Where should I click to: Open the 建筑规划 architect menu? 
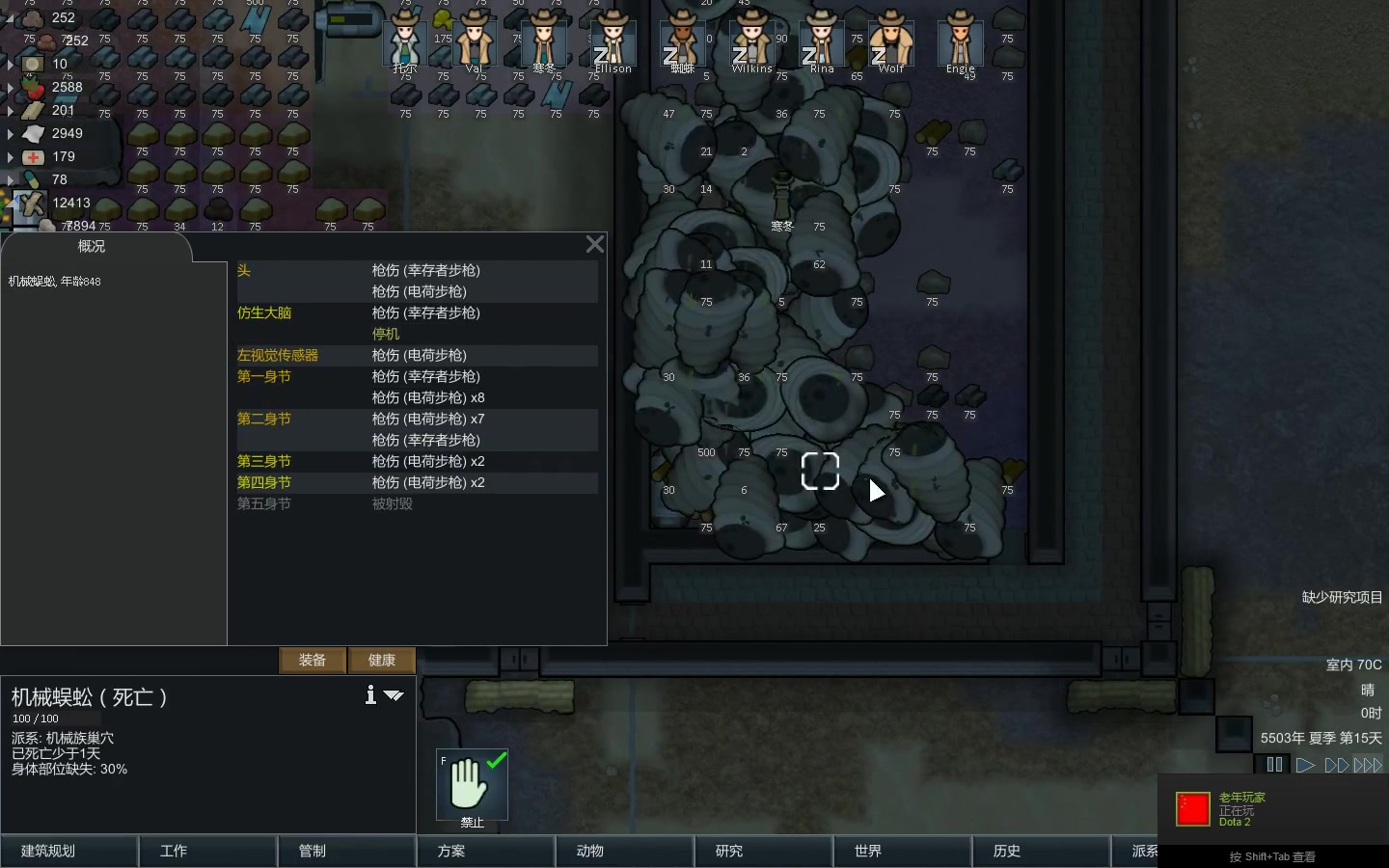pos(68,851)
